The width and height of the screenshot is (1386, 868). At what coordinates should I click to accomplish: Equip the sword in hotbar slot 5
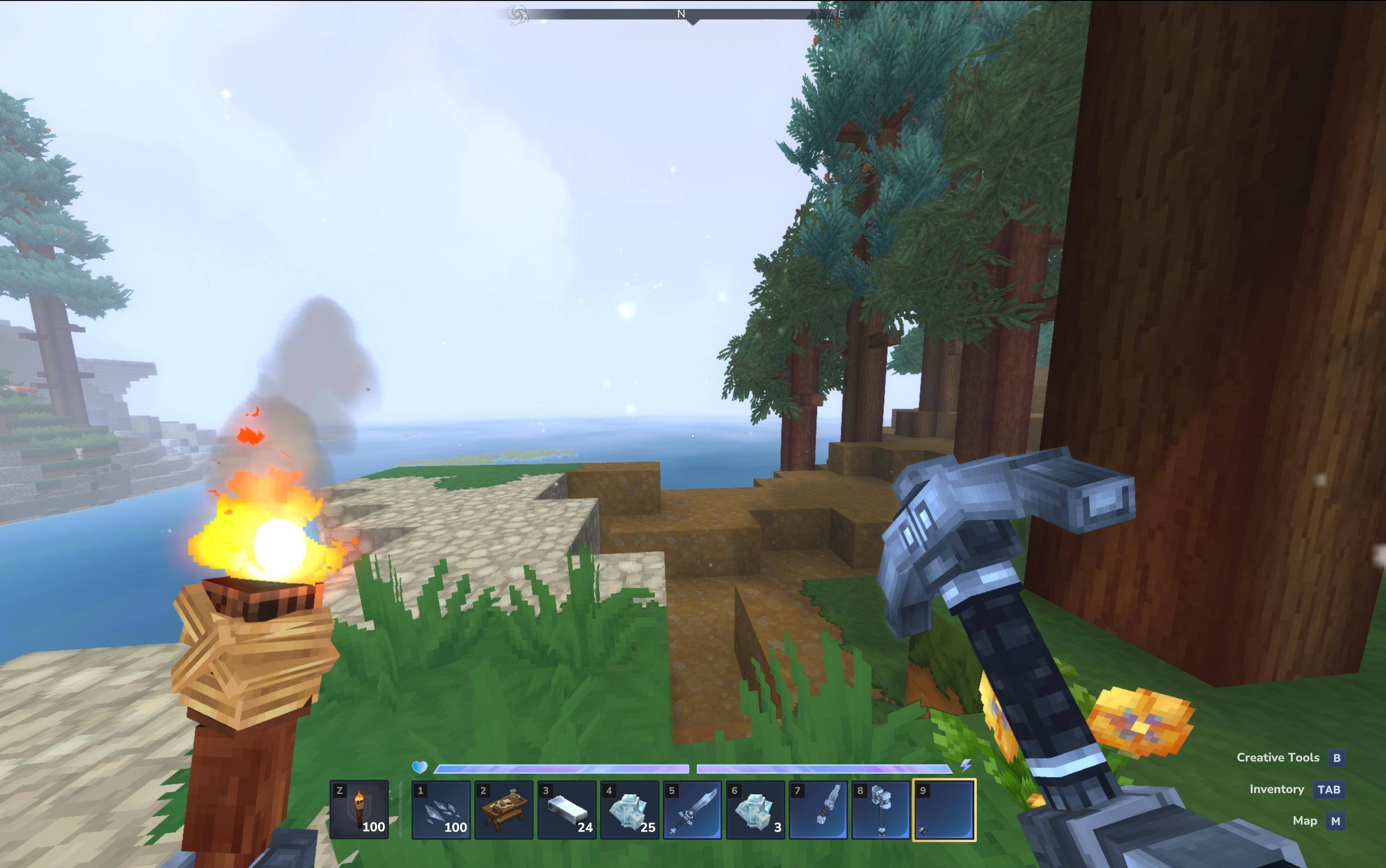point(693,810)
